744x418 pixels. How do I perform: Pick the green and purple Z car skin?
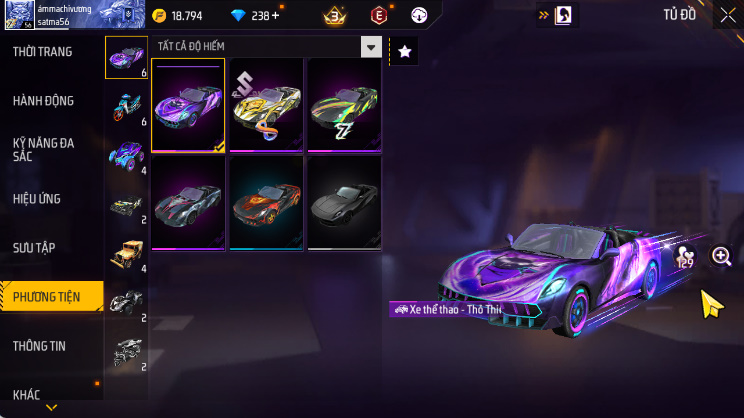click(x=344, y=105)
